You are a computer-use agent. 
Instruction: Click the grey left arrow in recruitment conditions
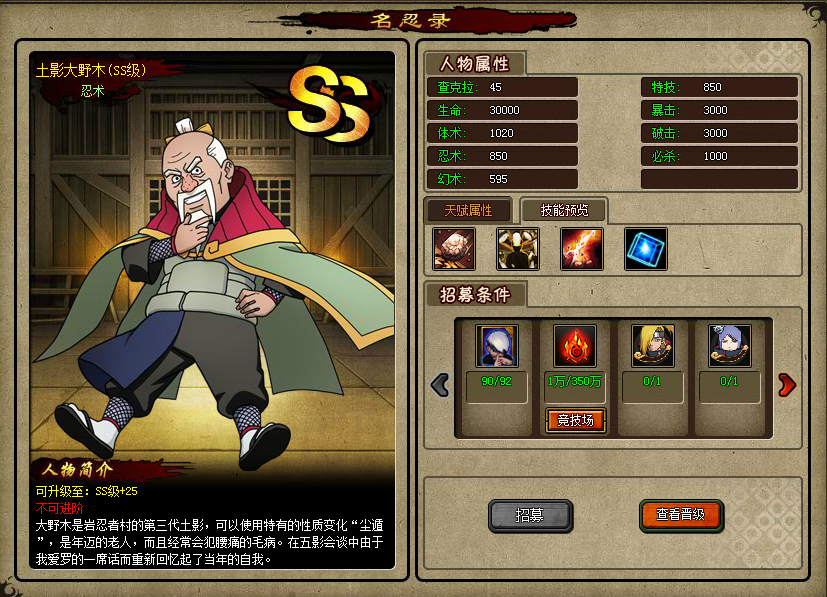(x=439, y=384)
